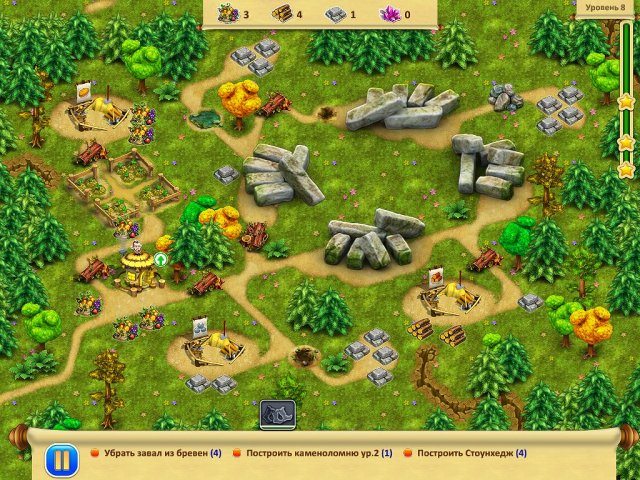The height and width of the screenshot is (480, 640).
Task: Select the 'Построить каменоломню ур.2' objective
Action: click(312, 452)
